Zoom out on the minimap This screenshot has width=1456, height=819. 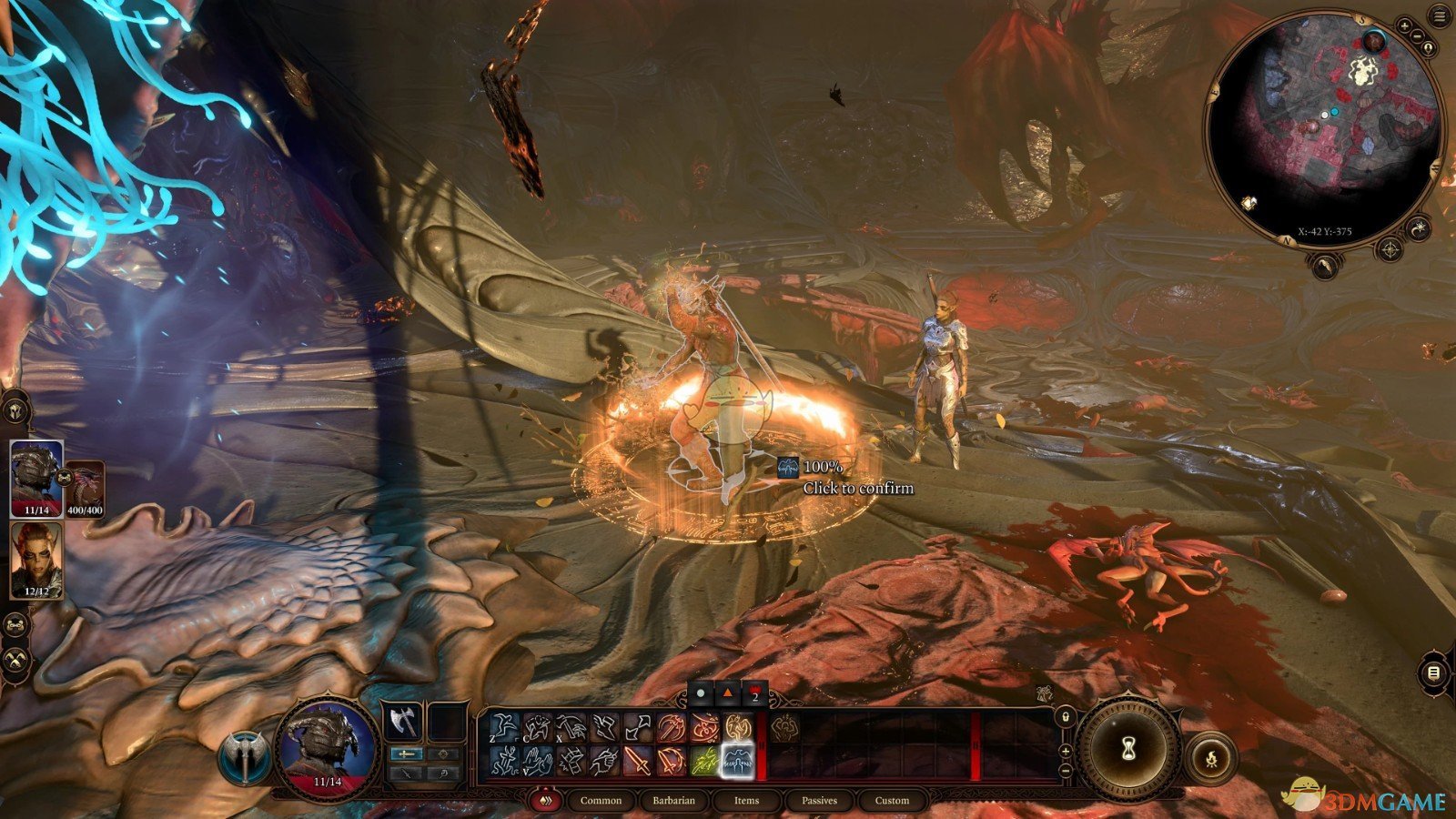(x=1419, y=36)
